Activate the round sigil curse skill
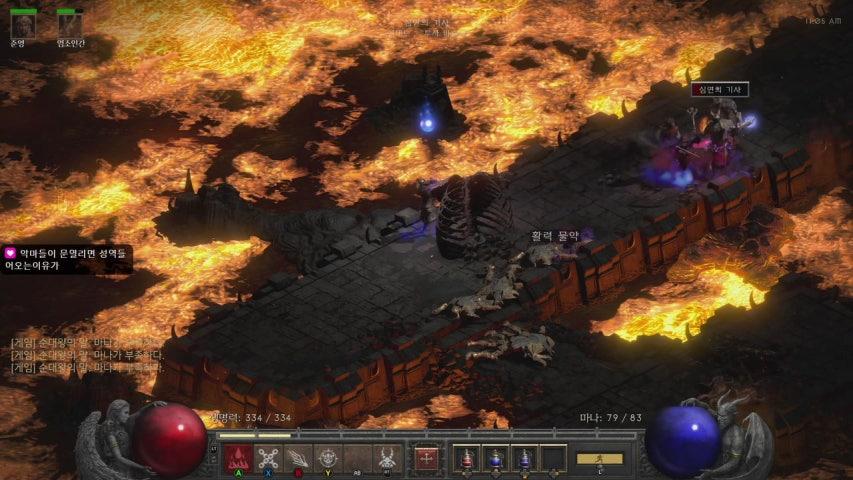 [328, 458]
